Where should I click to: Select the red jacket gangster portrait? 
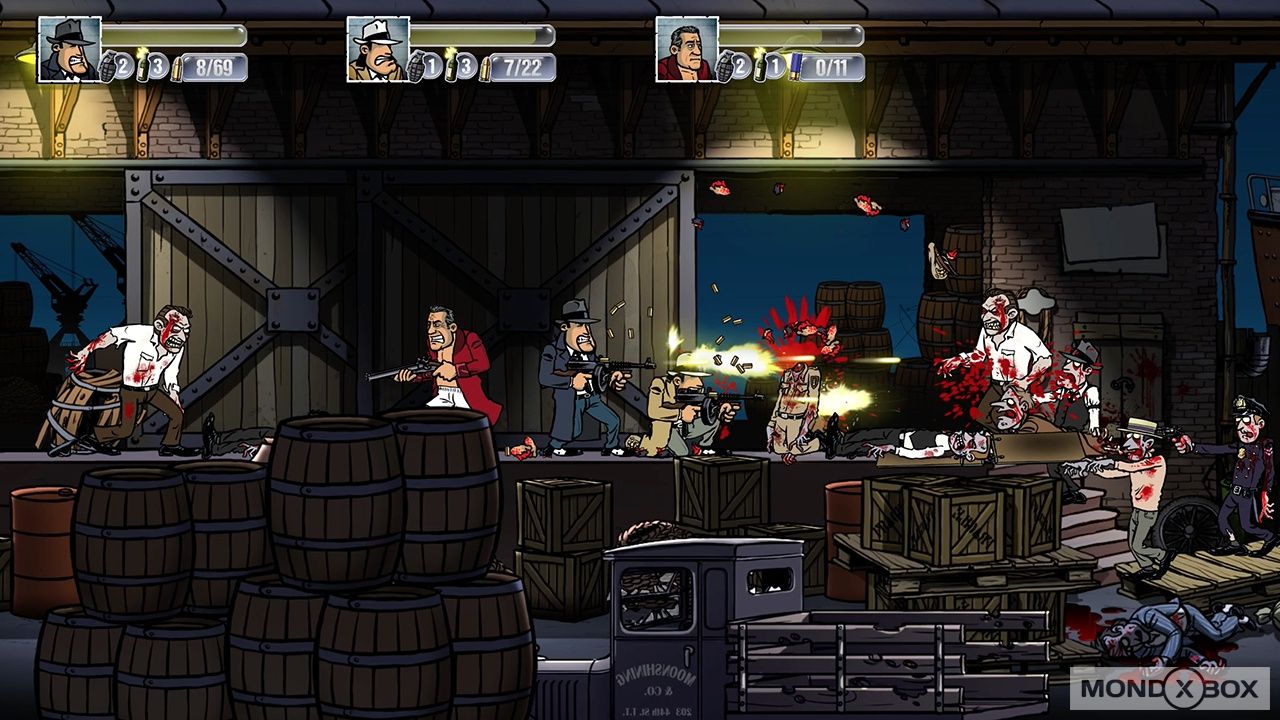coord(687,49)
